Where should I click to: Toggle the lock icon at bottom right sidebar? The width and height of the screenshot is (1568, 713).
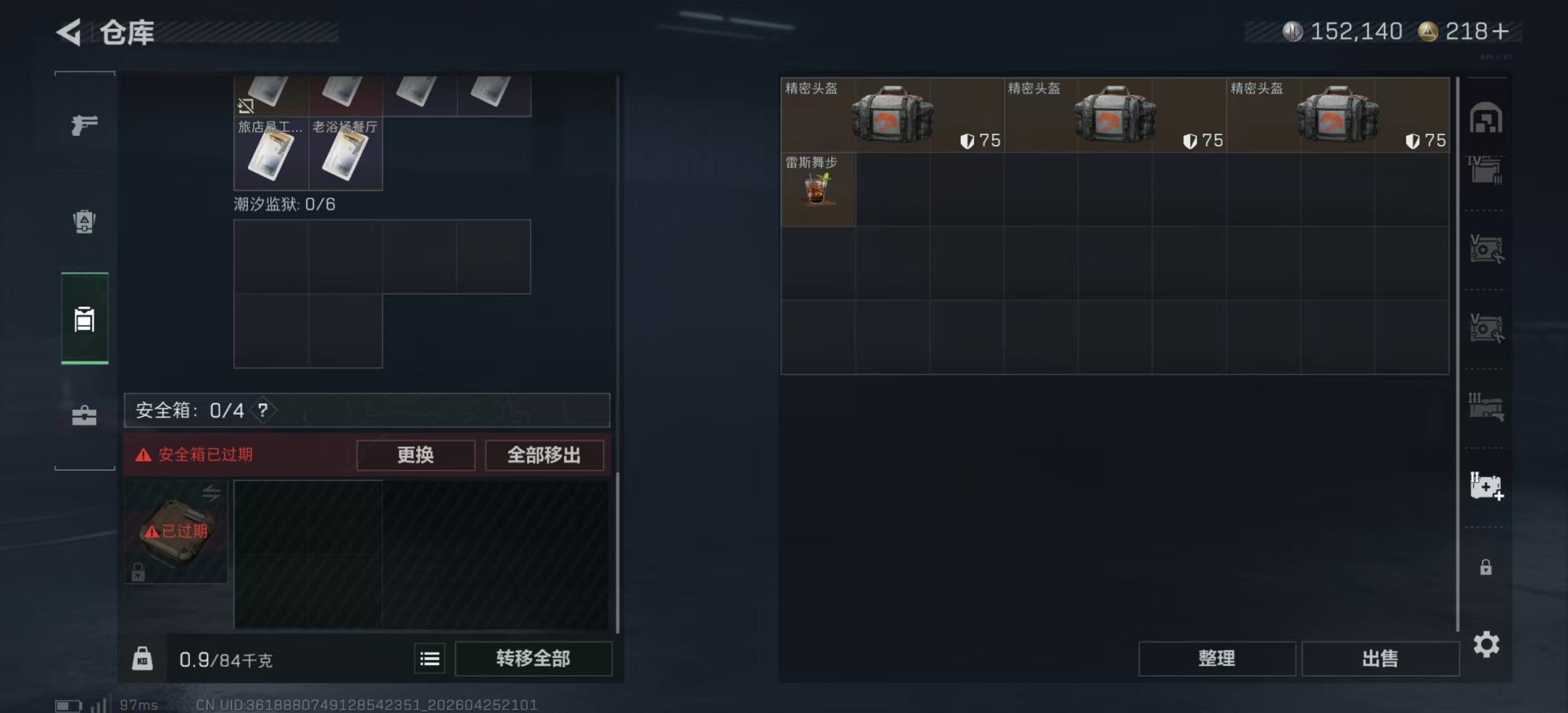point(1488,567)
